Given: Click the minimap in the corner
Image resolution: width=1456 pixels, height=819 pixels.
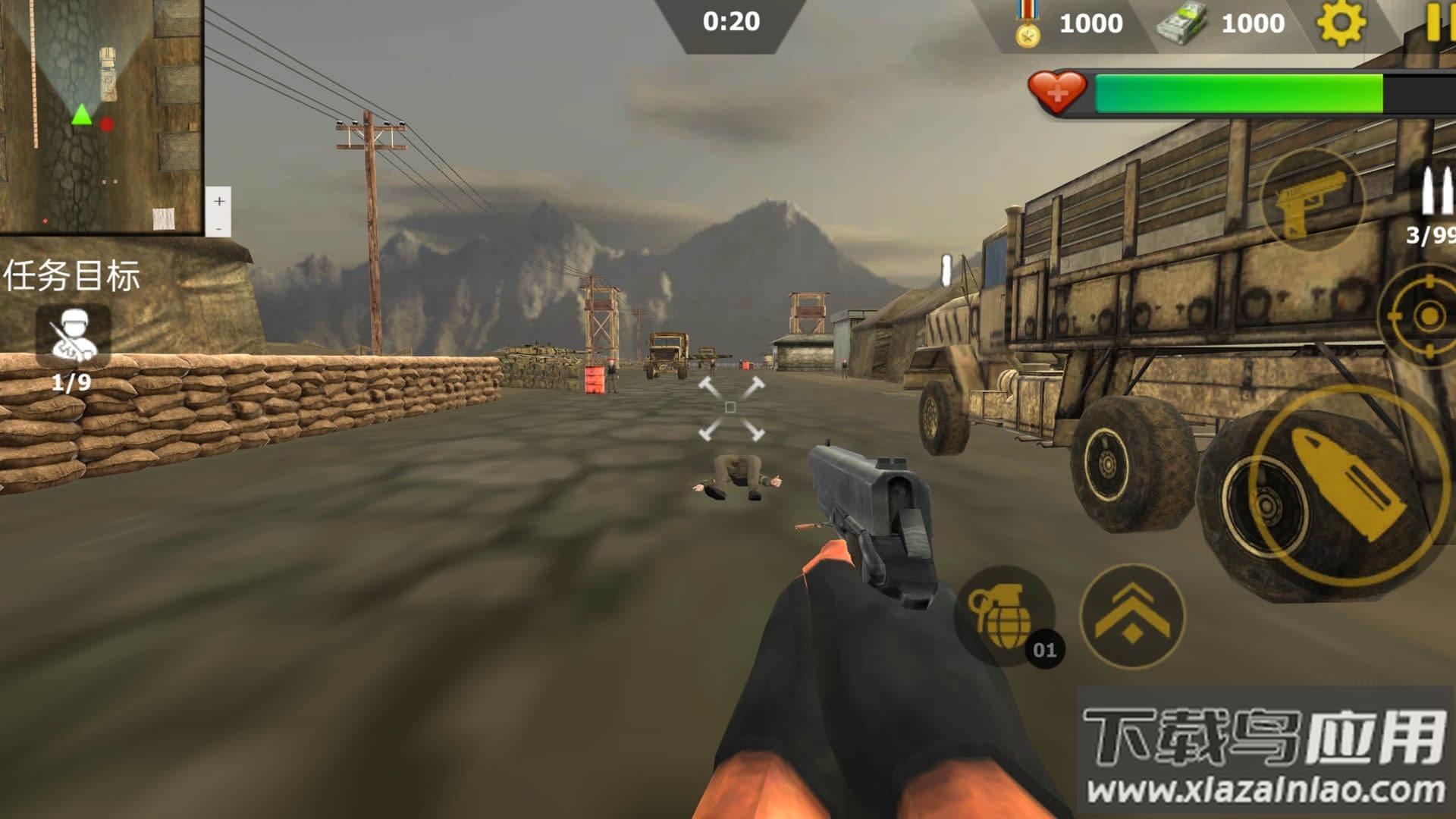Looking at the screenshot, I should coord(101,115).
